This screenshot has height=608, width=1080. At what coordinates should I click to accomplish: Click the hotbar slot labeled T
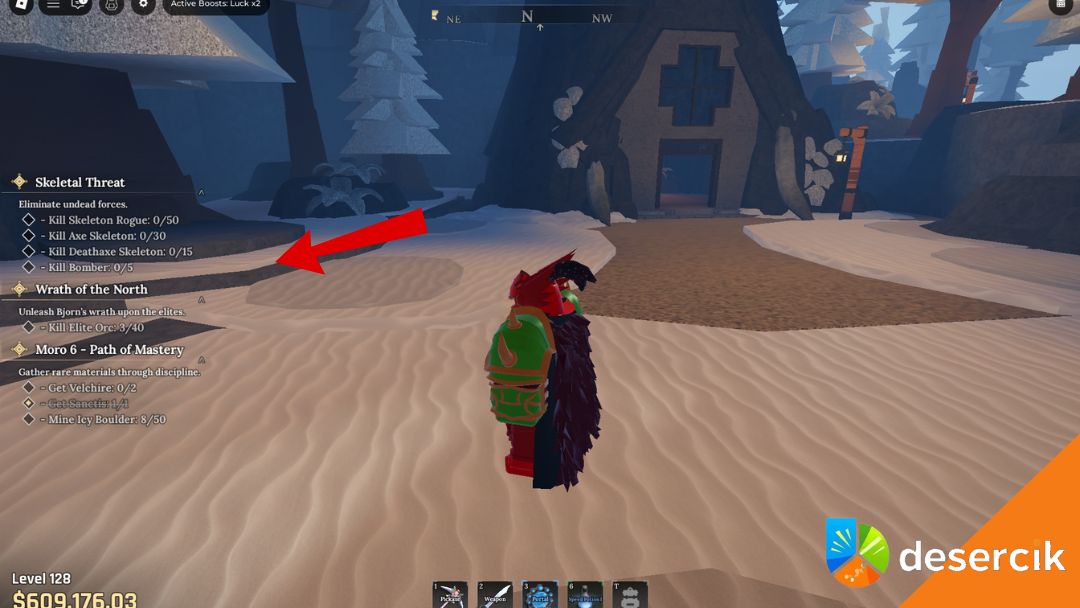(630, 594)
